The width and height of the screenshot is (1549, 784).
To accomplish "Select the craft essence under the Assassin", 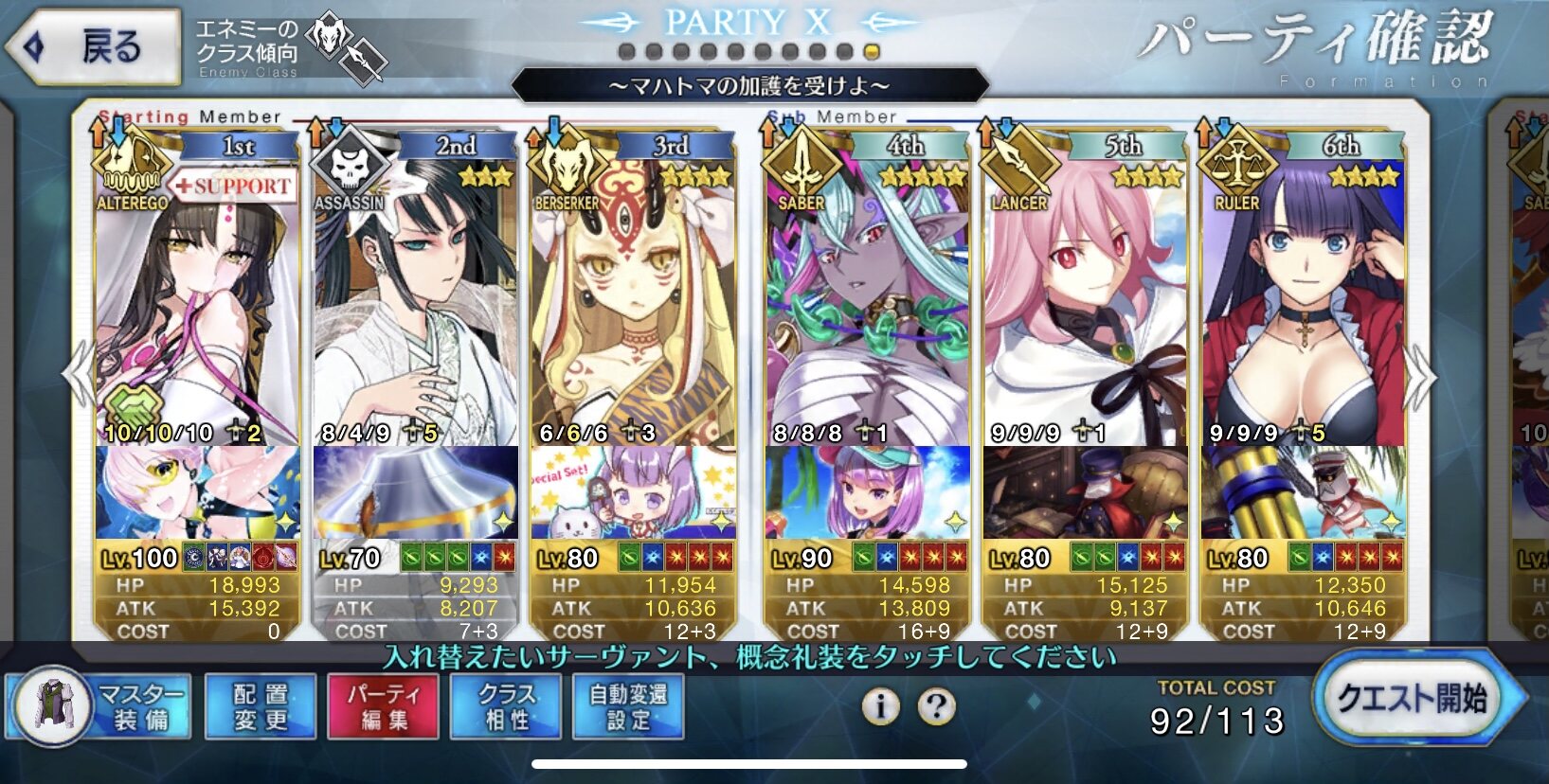I will [415, 492].
